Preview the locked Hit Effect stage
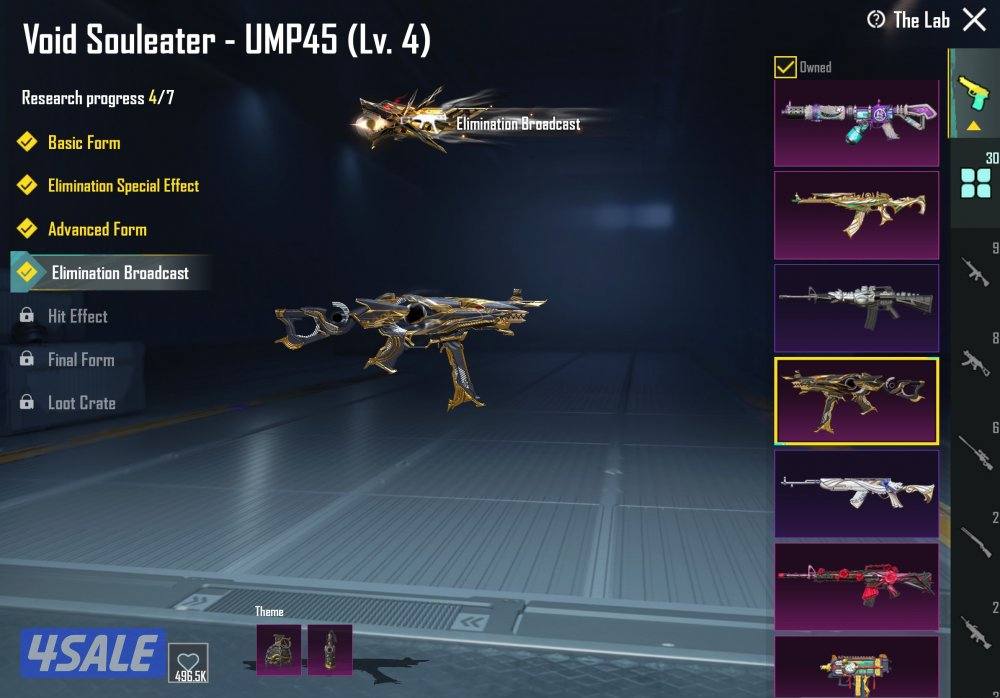This screenshot has width=1000, height=698. [77, 316]
